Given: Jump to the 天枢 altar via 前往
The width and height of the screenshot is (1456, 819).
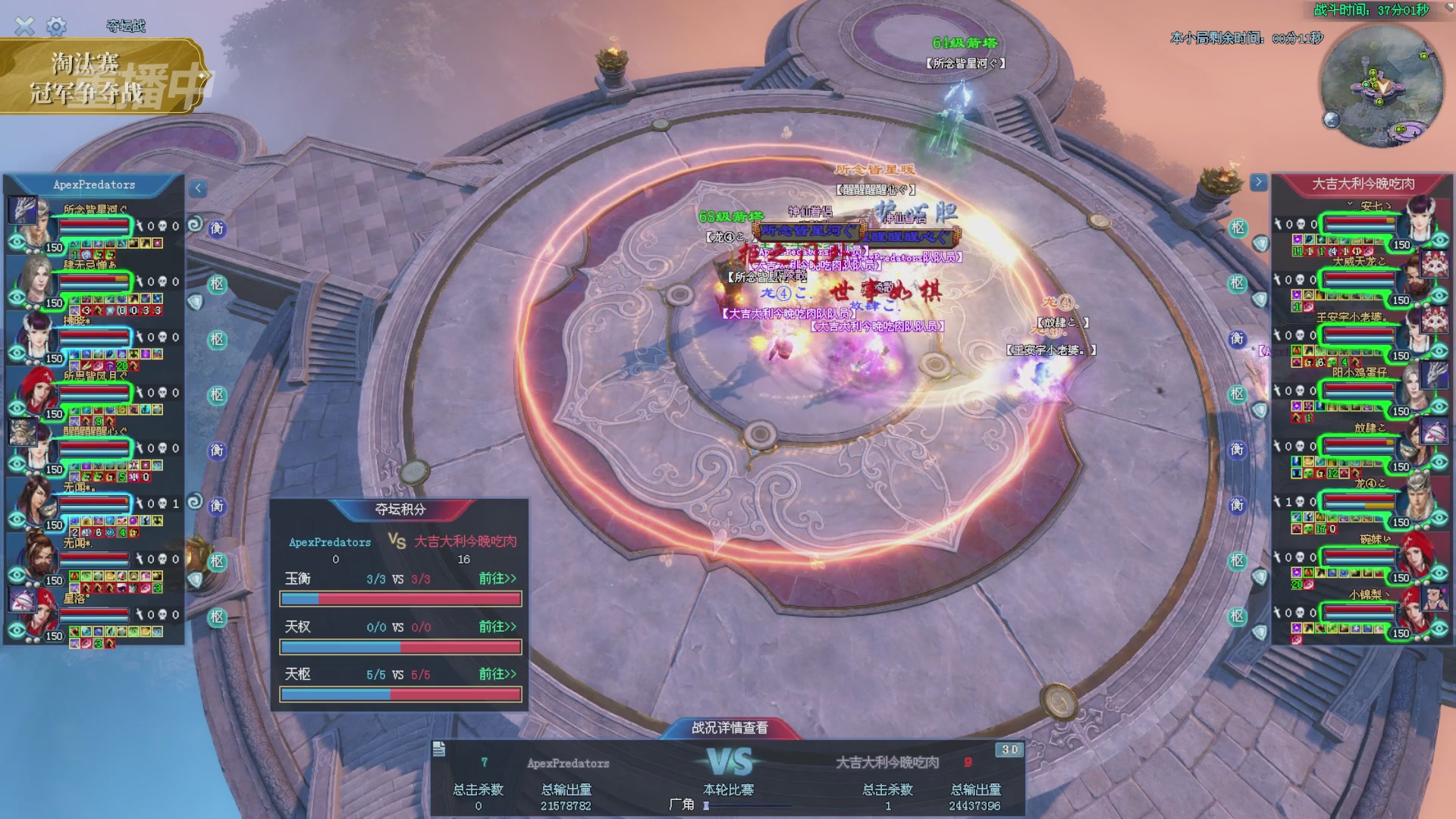Looking at the screenshot, I should (497, 674).
